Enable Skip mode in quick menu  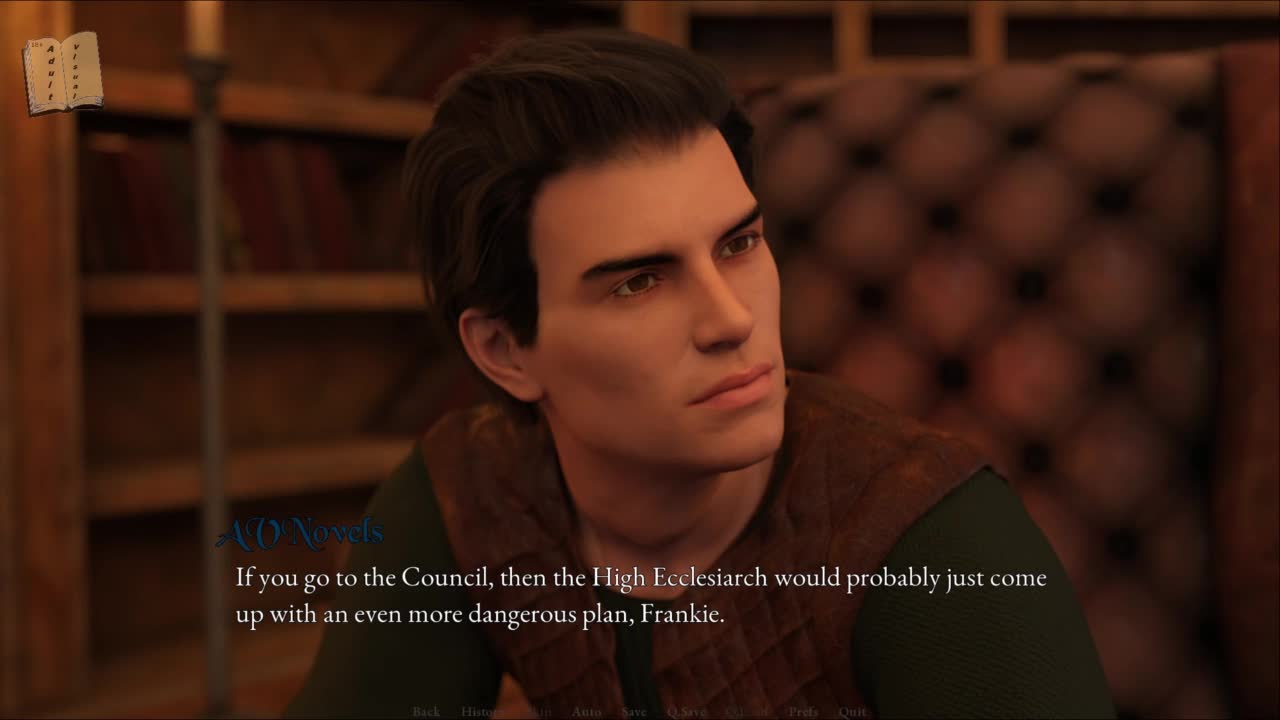click(540, 712)
